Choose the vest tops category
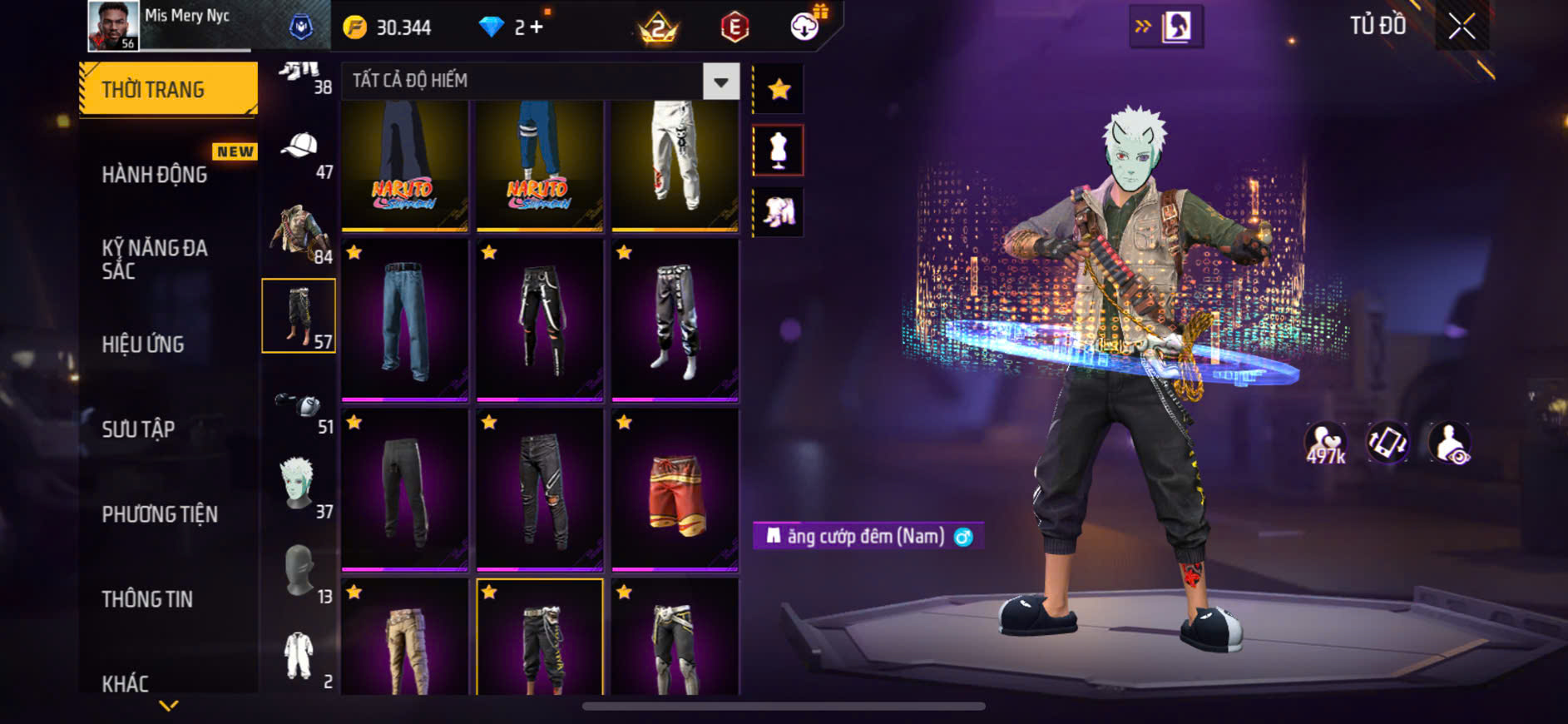The height and width of the screenshot is (724, 1568). (x=298, y=233)
